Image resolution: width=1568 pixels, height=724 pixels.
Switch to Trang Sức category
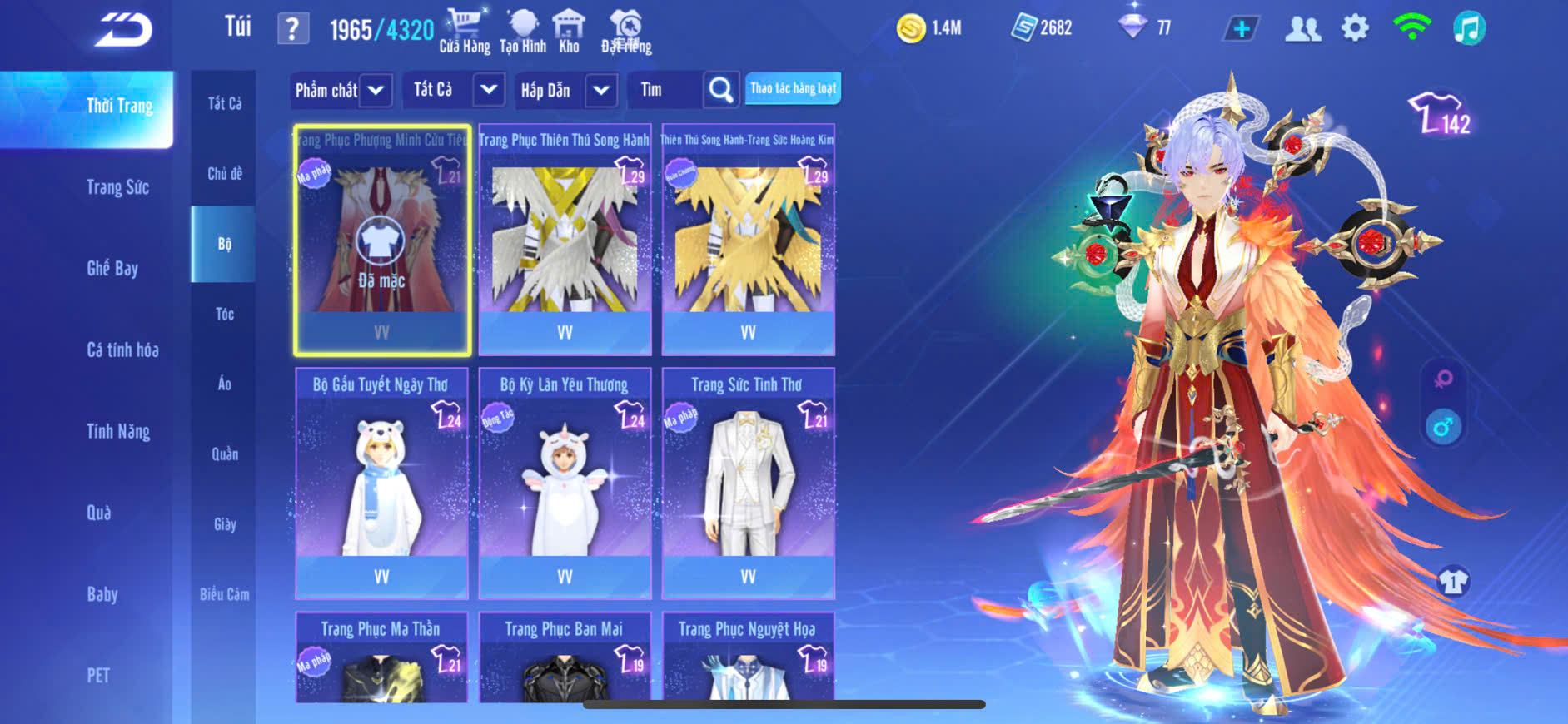(x=117, y=187)
